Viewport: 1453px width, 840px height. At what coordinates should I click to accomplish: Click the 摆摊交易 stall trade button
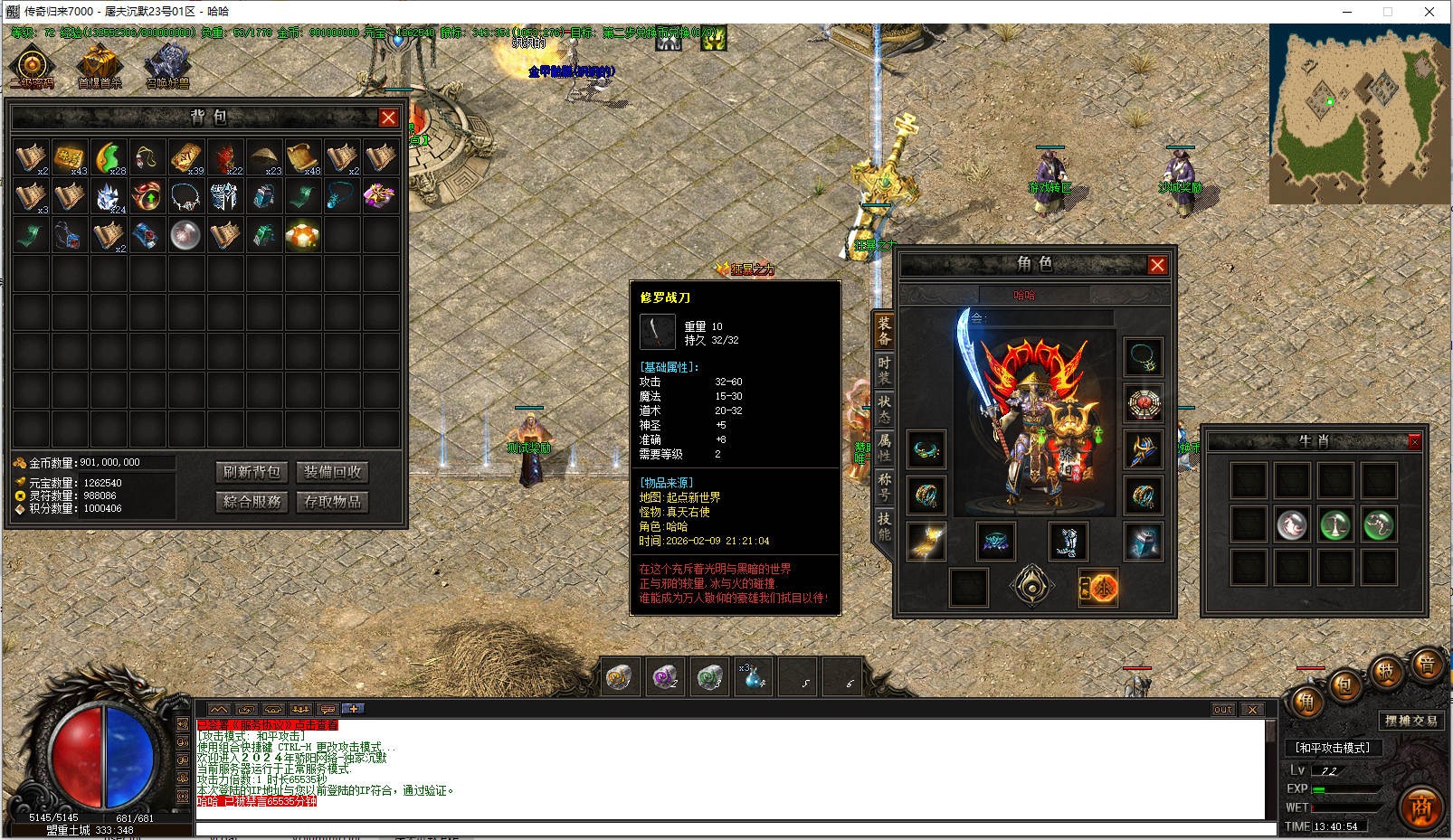tap(1410, 721)
